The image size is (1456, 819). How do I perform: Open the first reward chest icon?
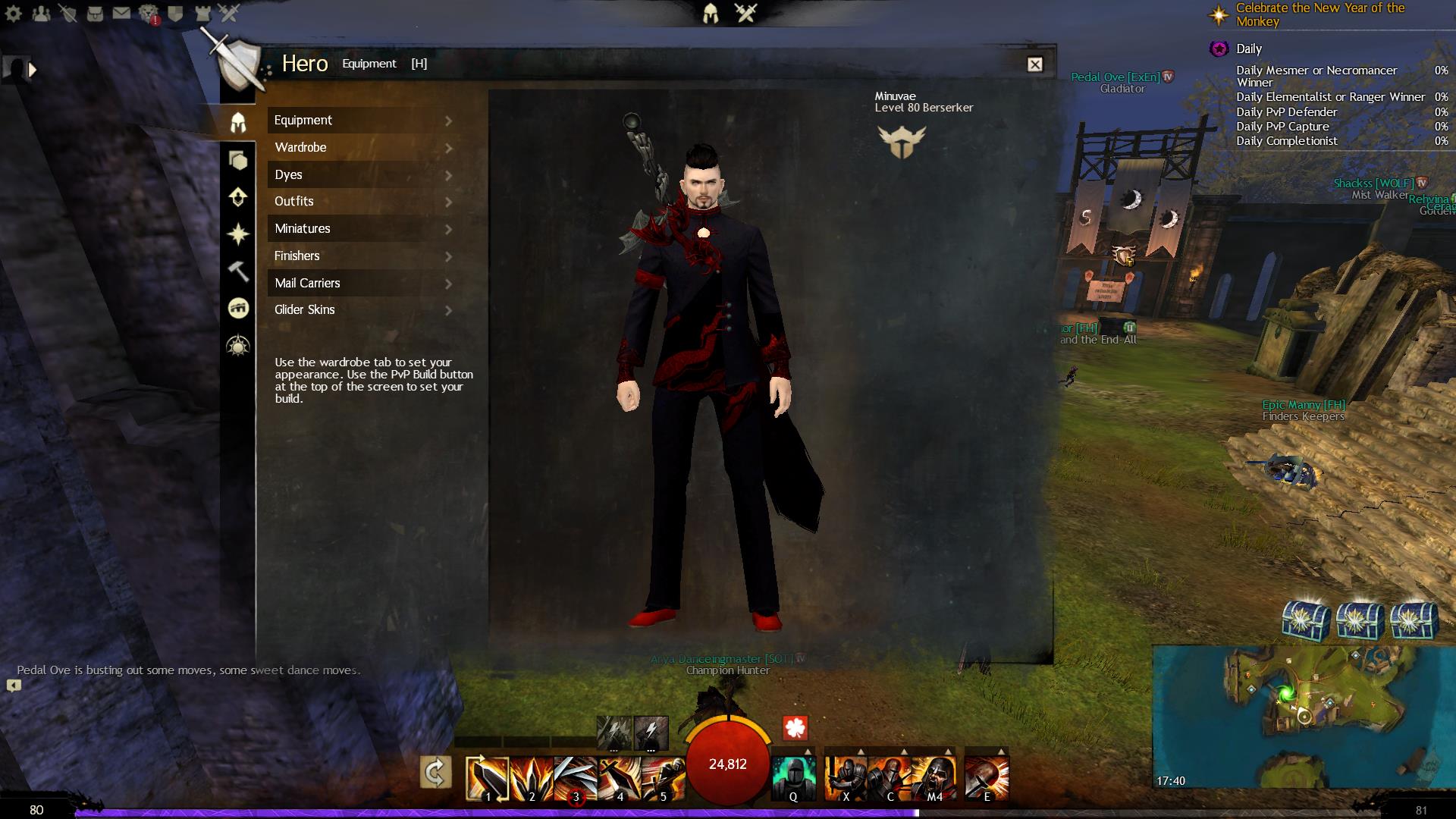tap(1306, 620)
